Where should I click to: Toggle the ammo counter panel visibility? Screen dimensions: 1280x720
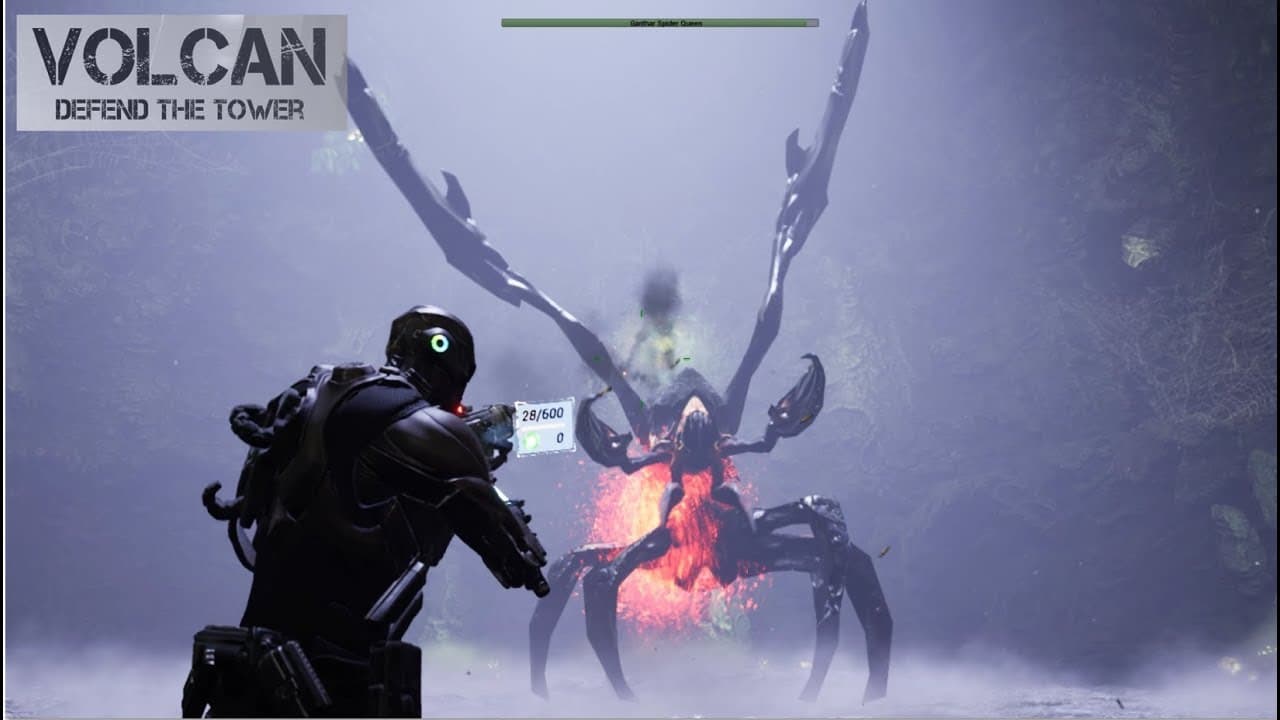pyautogui.click(x=545, y=425)
